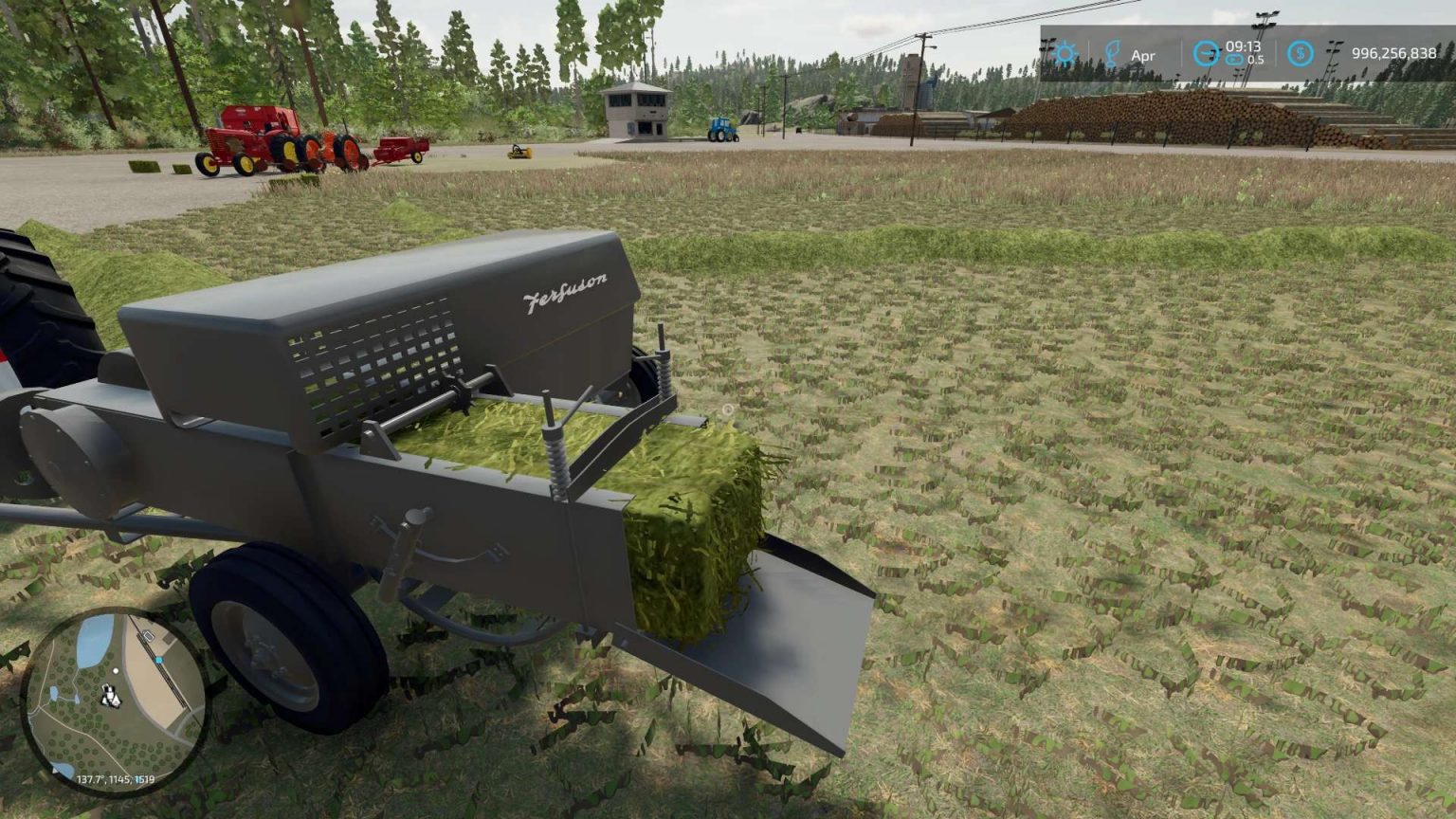Image resolution: width=1456 pixels, height=819 pixels.
Task: Click the money balance 996,256,838
Action: click(1394, 53)
